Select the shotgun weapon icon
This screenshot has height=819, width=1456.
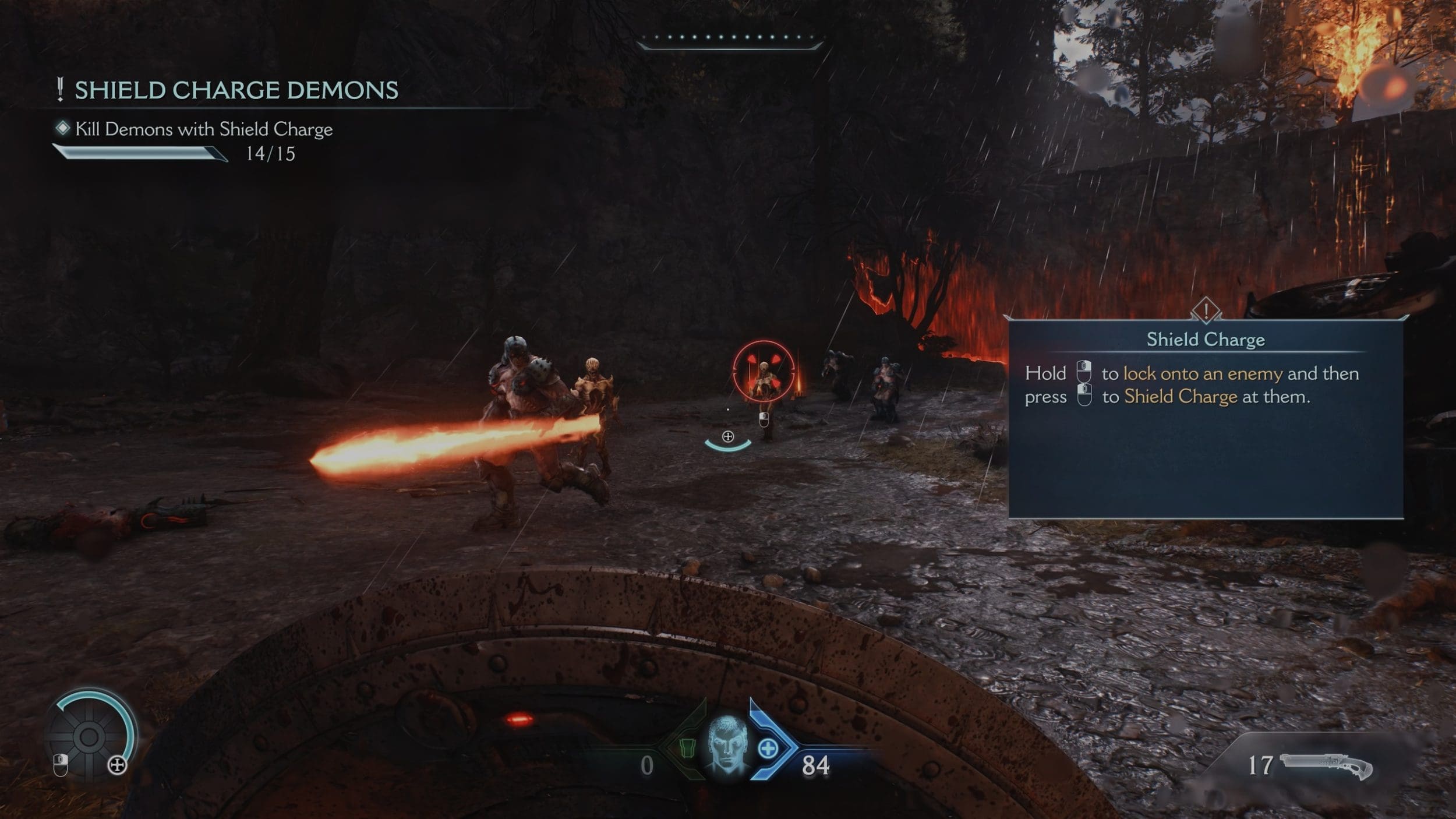point(1326,765)
